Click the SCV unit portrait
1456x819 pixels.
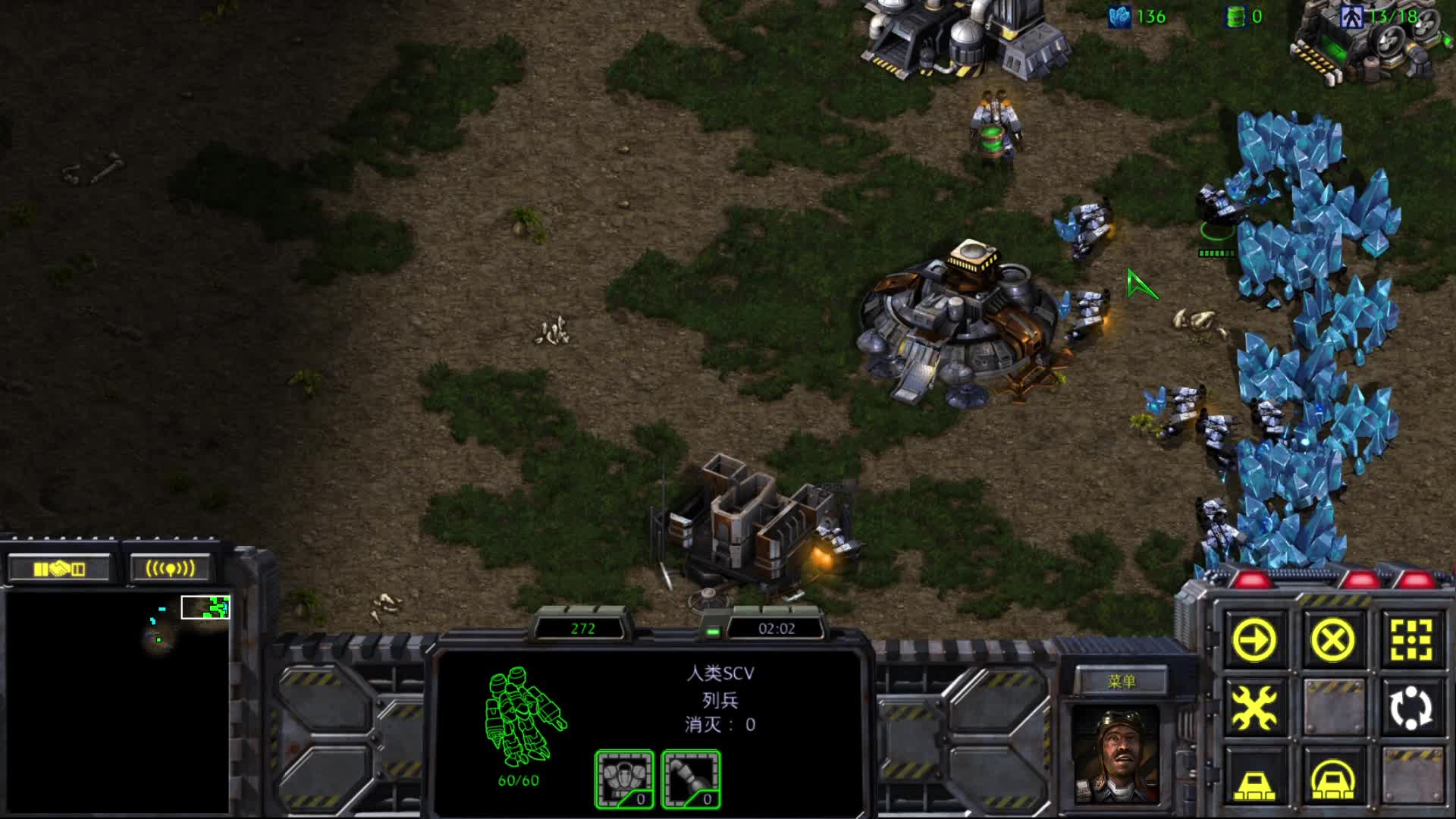click(x=1116, y=755)
